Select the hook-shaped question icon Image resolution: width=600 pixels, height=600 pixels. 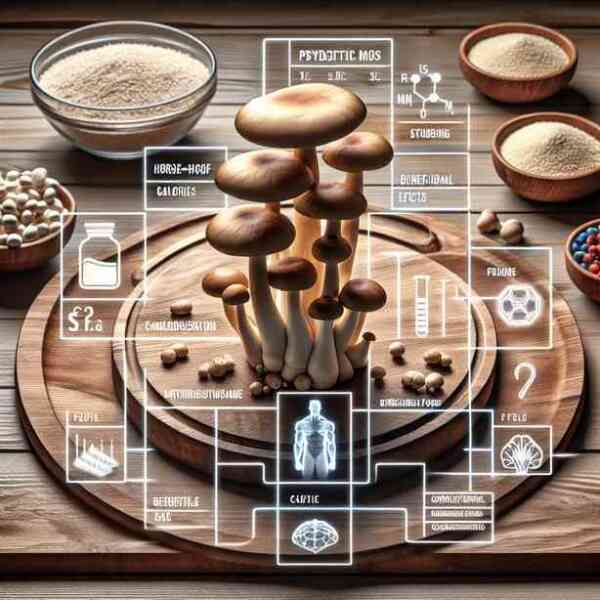(524, 380)
